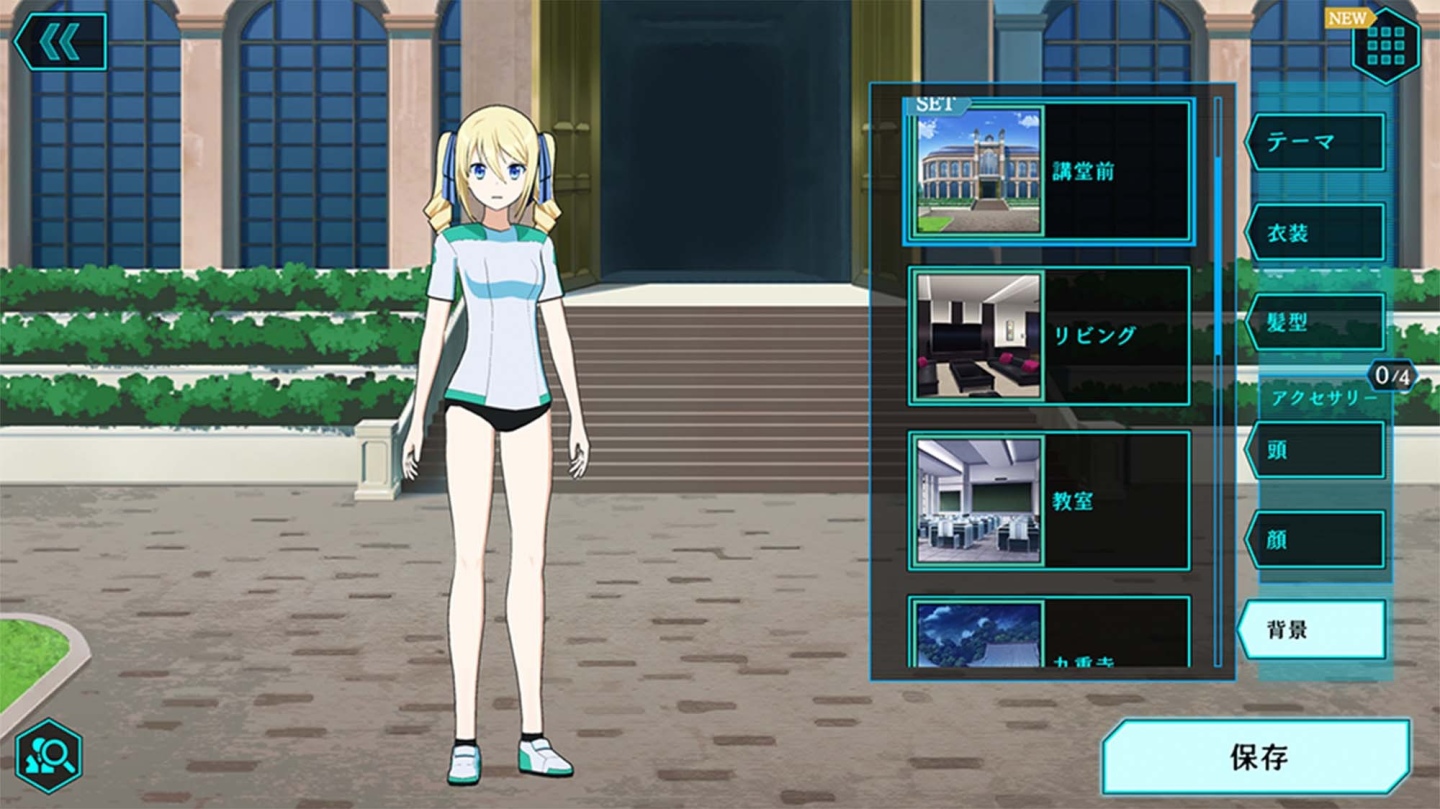Select the 背景 background tab
The width and height of the screenshot is (1440, 809).
click(x=1313, y=630)
